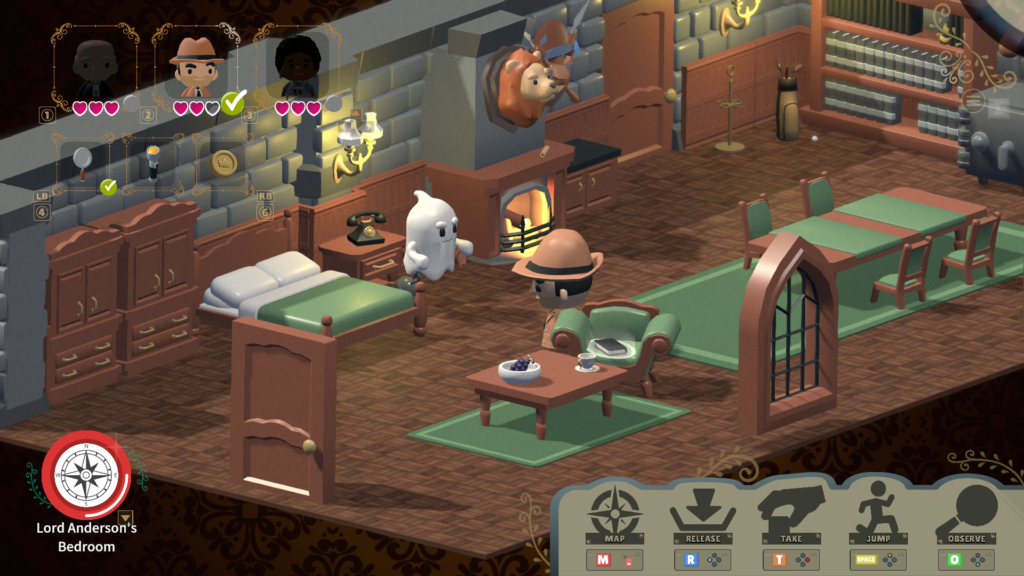Viewport: 1024px width, 576px height.
Task: Expand the small arrow beside the compass
Action: click(125, 517)
